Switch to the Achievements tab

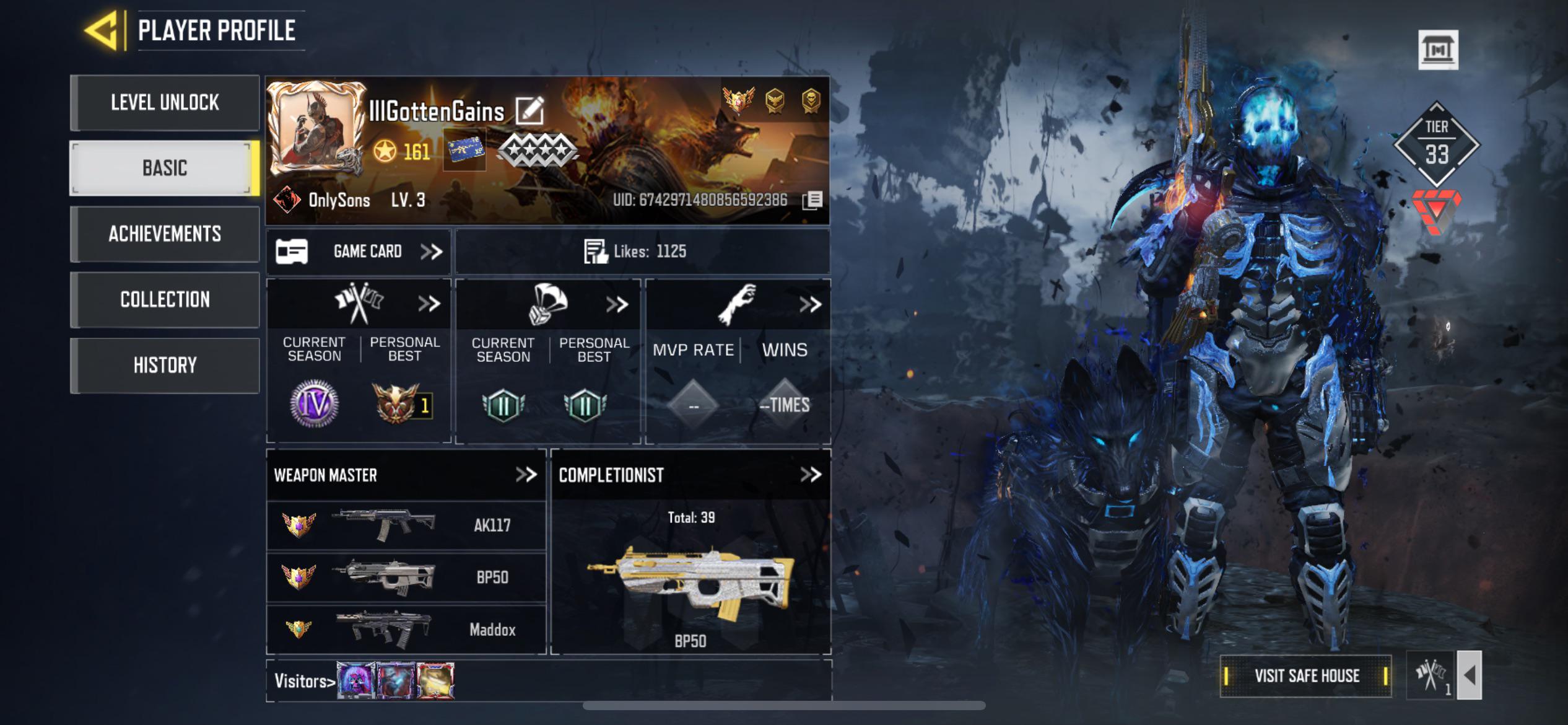click(x=165, y=235)
